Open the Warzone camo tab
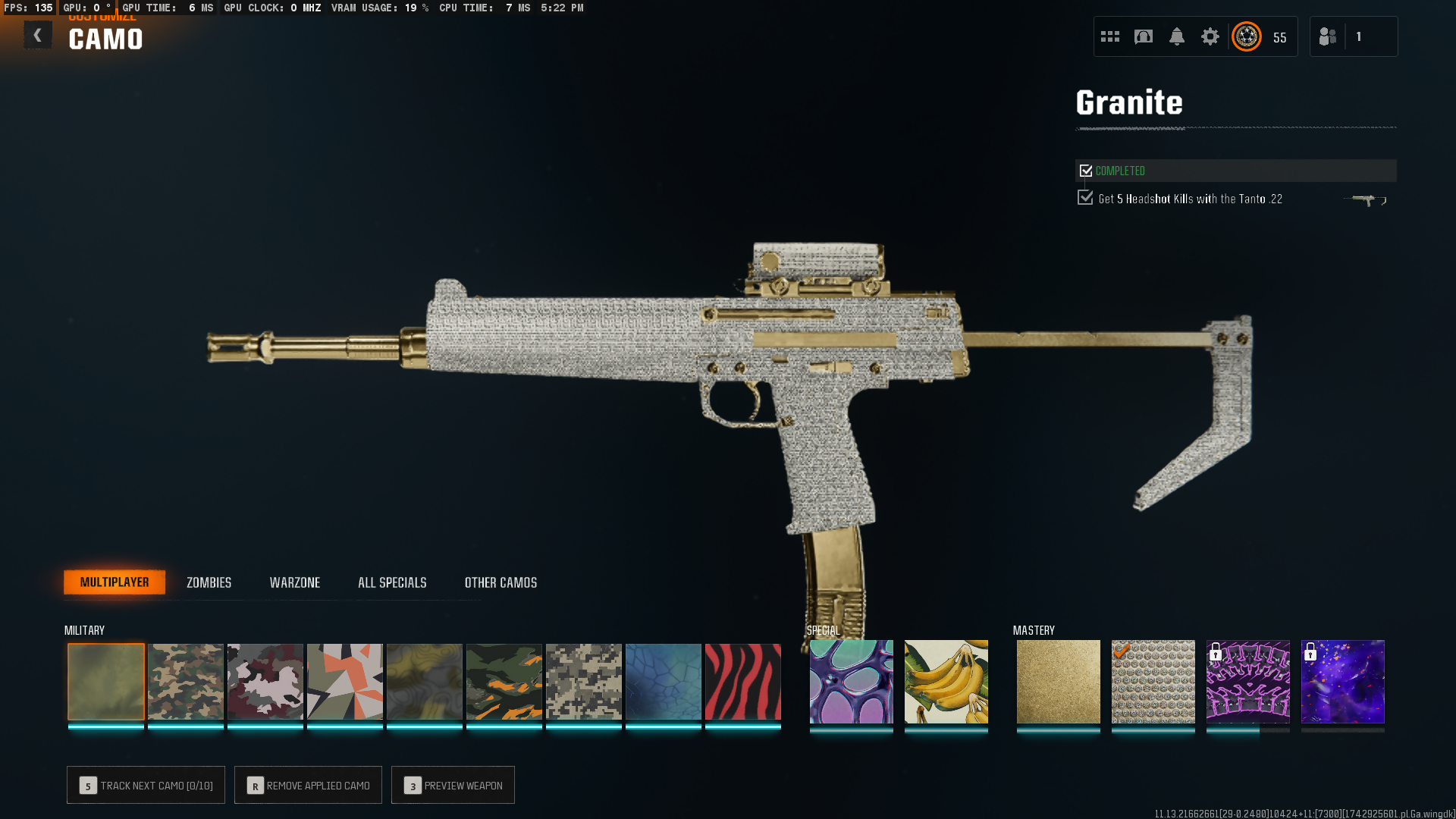 pyautogui.click(x=294, y=582)
